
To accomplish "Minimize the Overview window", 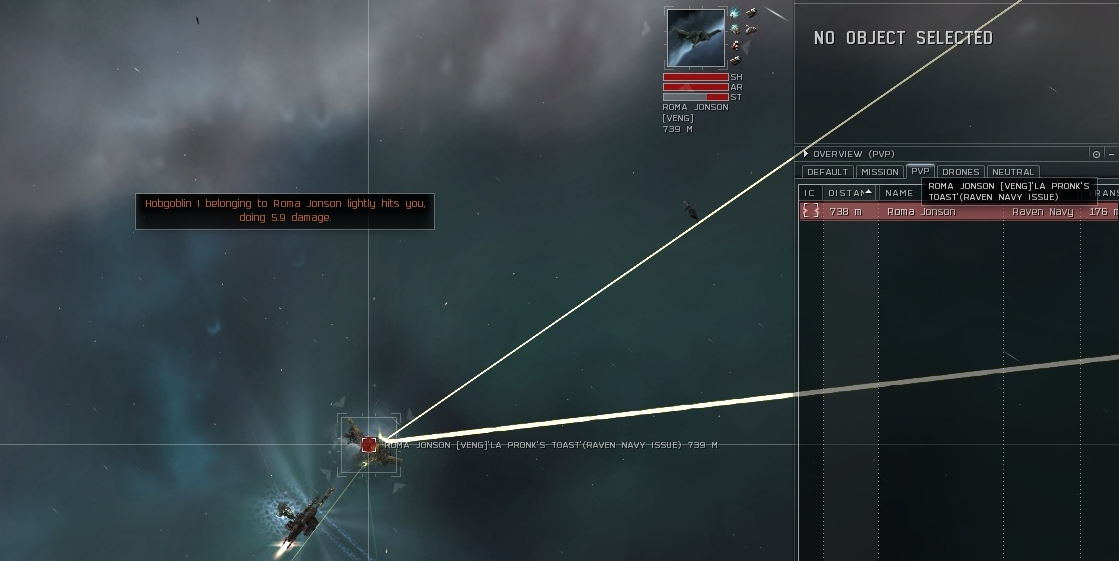I will [1111, 154].
